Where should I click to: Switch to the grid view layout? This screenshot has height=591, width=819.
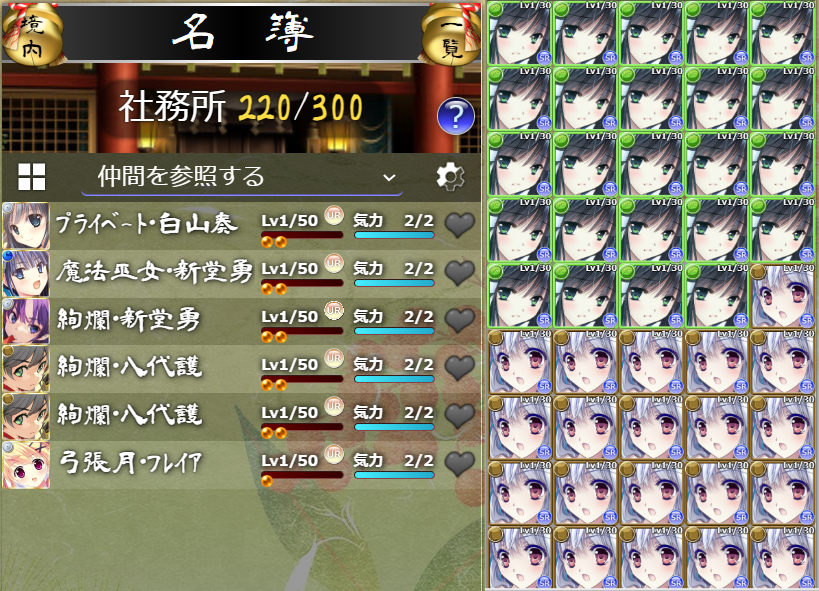coord(32,177)
